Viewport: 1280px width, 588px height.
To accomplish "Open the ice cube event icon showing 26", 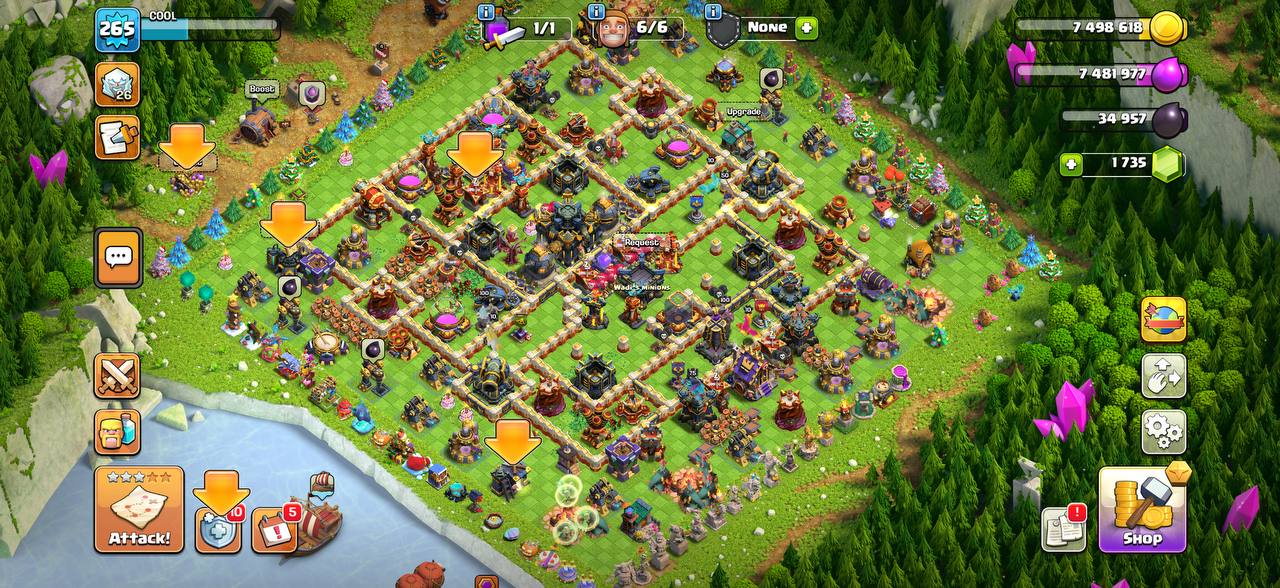I will pos(117,85).
